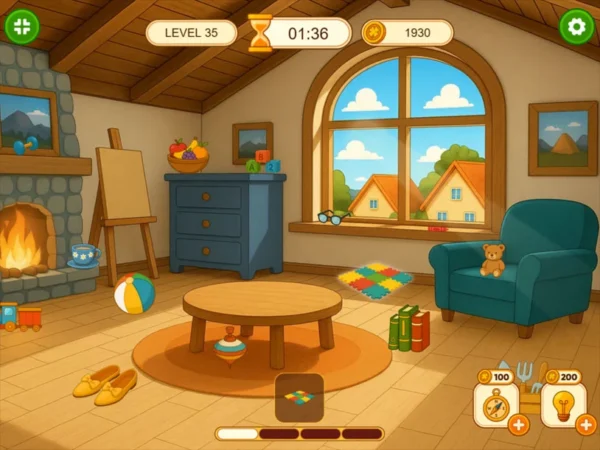600x450 pixels.
Task: Buy more lightbulb hints with plus button
Action: tap(586, 425)
